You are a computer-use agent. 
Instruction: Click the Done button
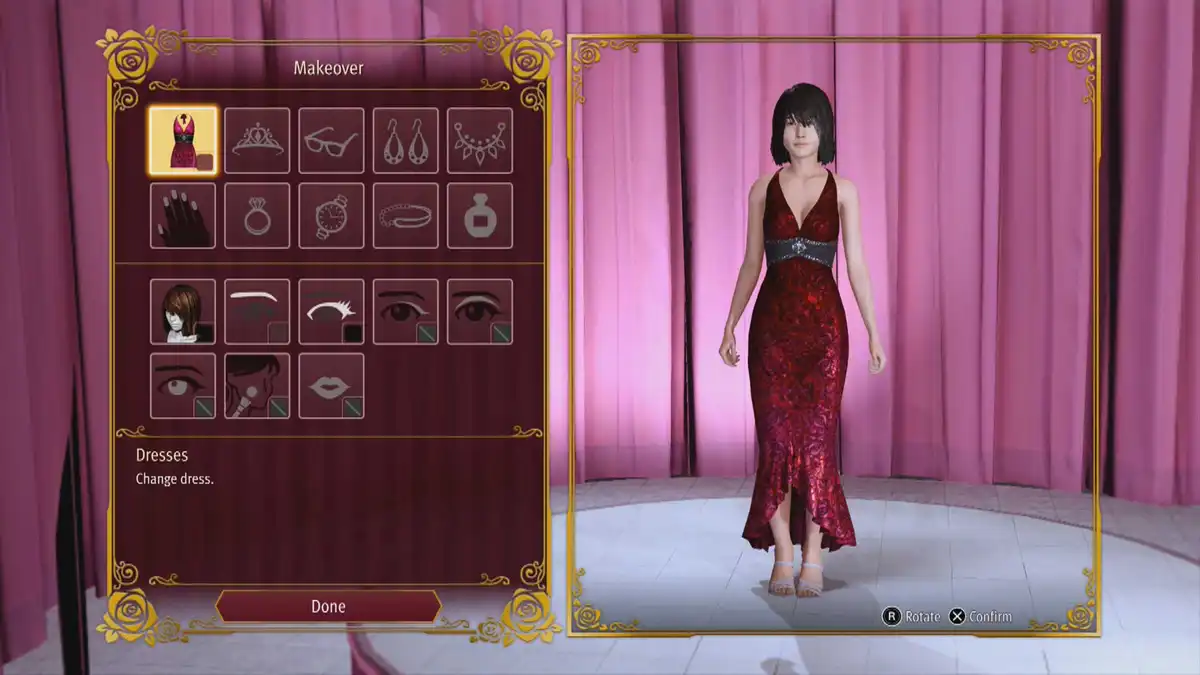(x=328, y=606)
